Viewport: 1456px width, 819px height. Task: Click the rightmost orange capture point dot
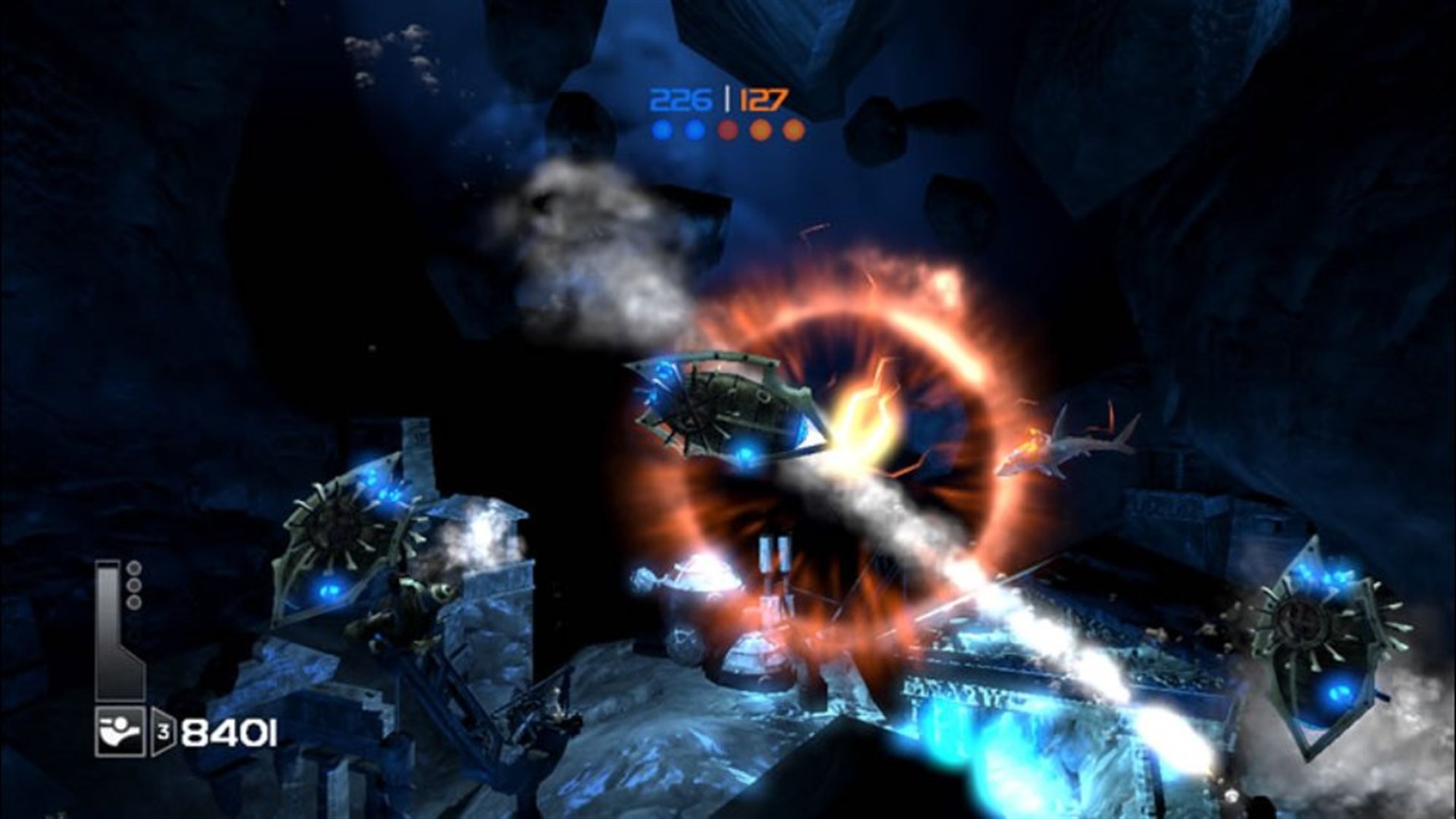(x=793, y=129)
